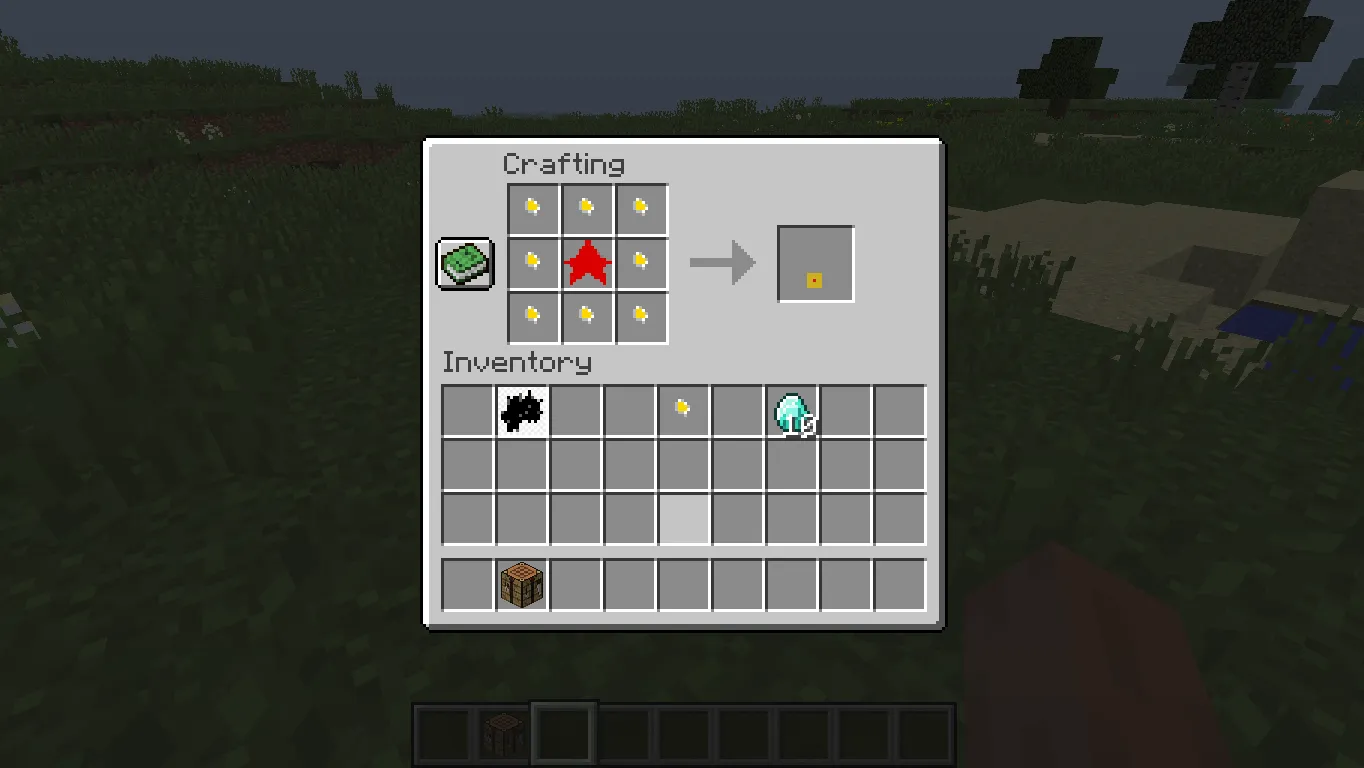Click the empty slot right of the diamonds
Viewport: 1364px width, 768px height.
[845, 410]
